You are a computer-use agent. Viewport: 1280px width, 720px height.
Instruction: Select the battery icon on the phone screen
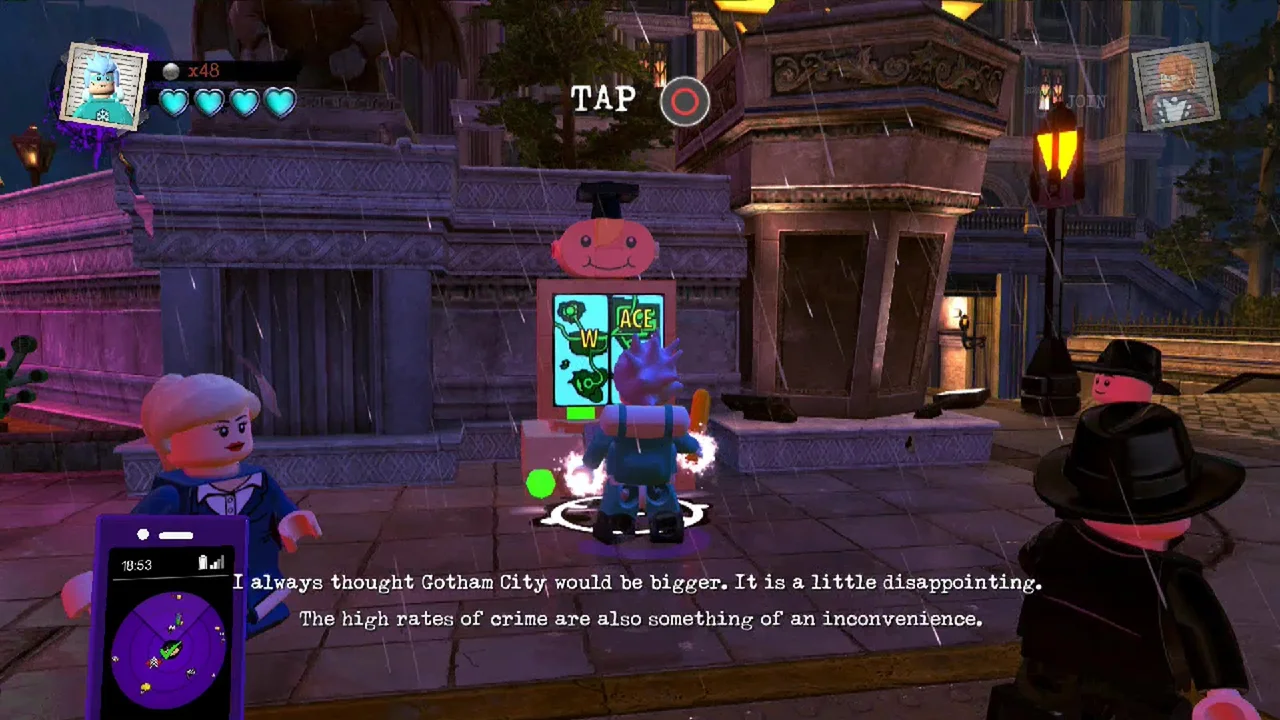click(202, 562)
